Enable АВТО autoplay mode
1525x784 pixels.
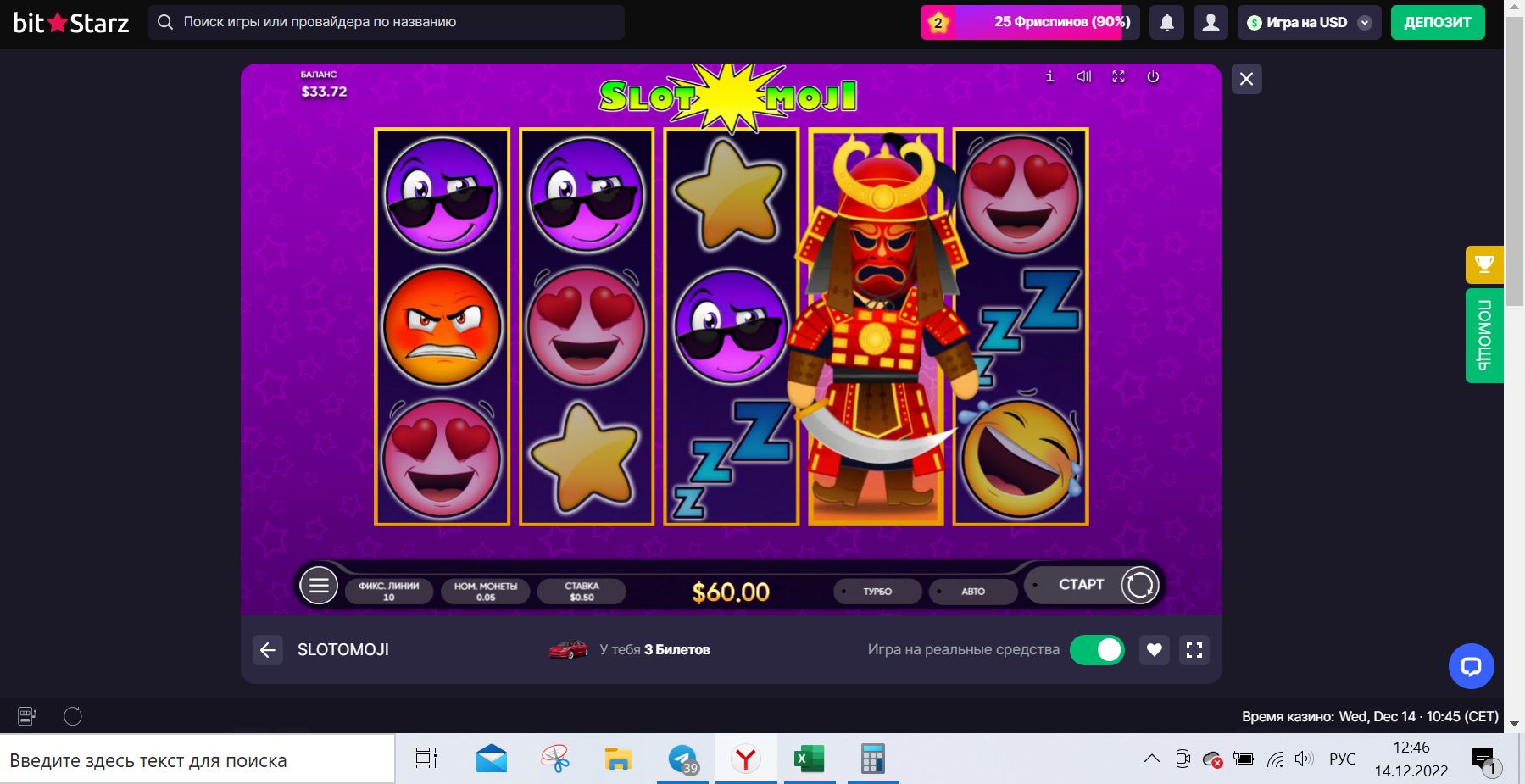tap(972, 592)
